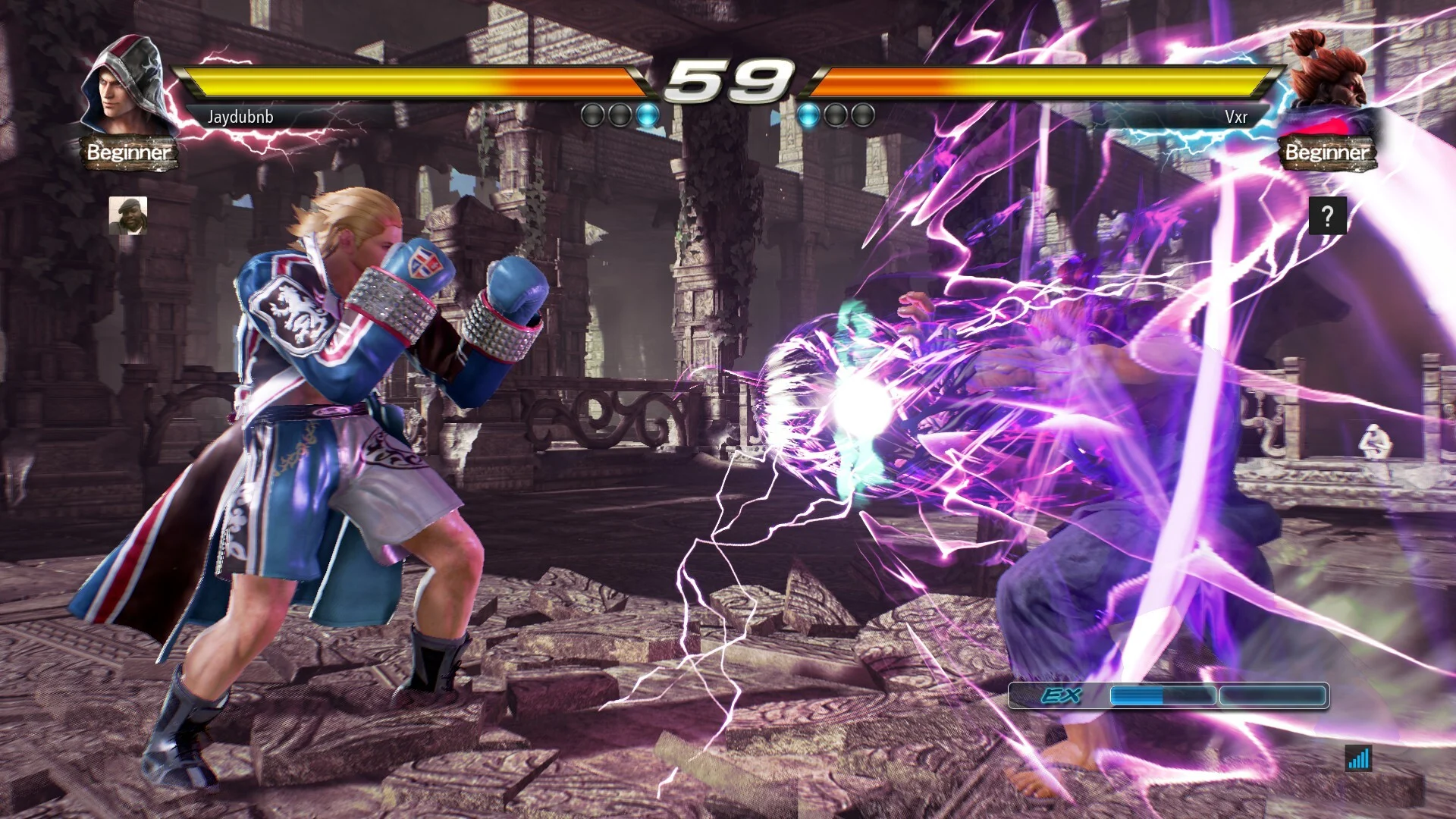Switch focus to player name Jaydubnb

(x=239, y=116)
